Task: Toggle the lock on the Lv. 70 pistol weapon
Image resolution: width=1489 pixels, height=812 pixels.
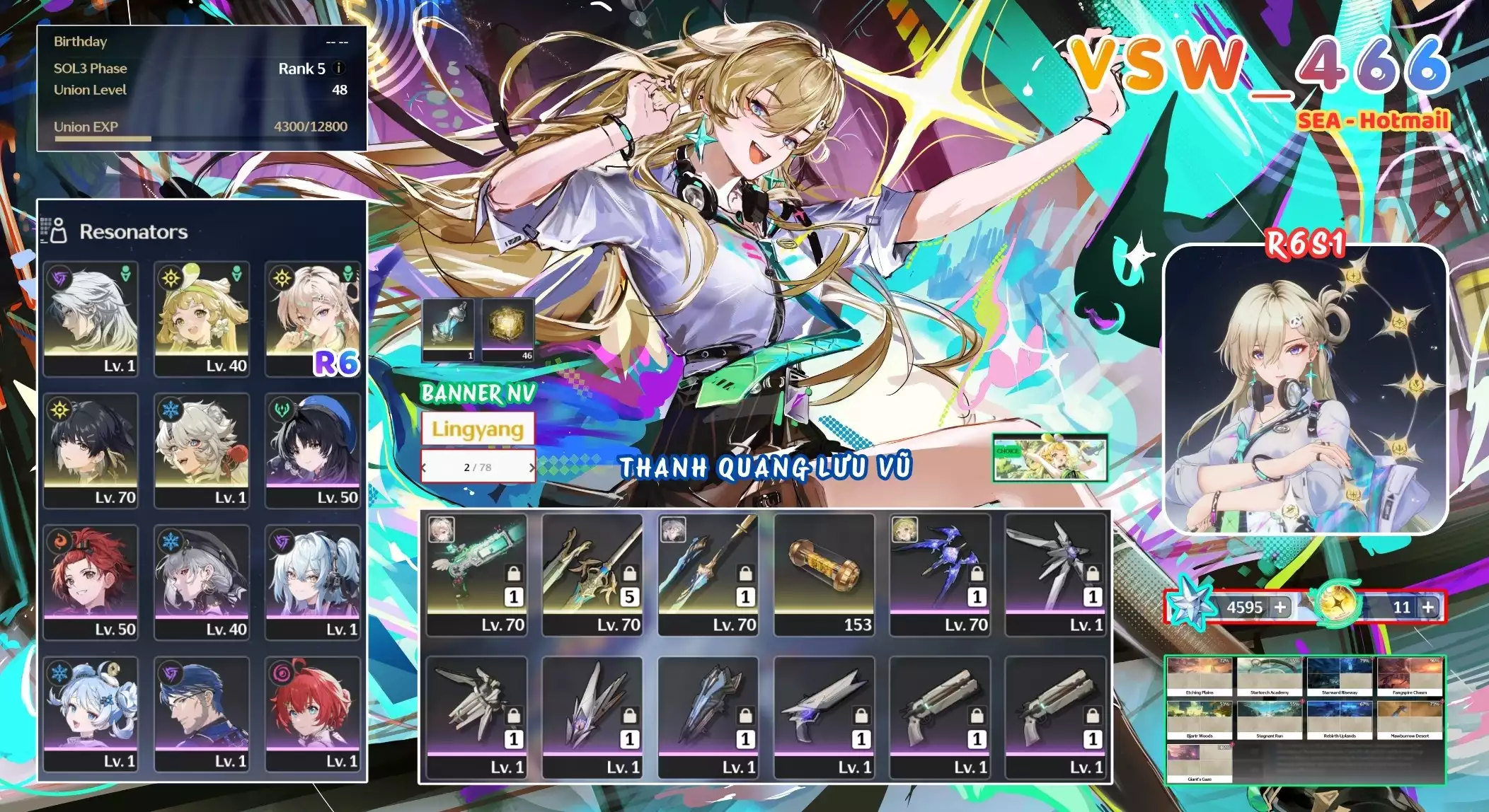Action: 514,574
